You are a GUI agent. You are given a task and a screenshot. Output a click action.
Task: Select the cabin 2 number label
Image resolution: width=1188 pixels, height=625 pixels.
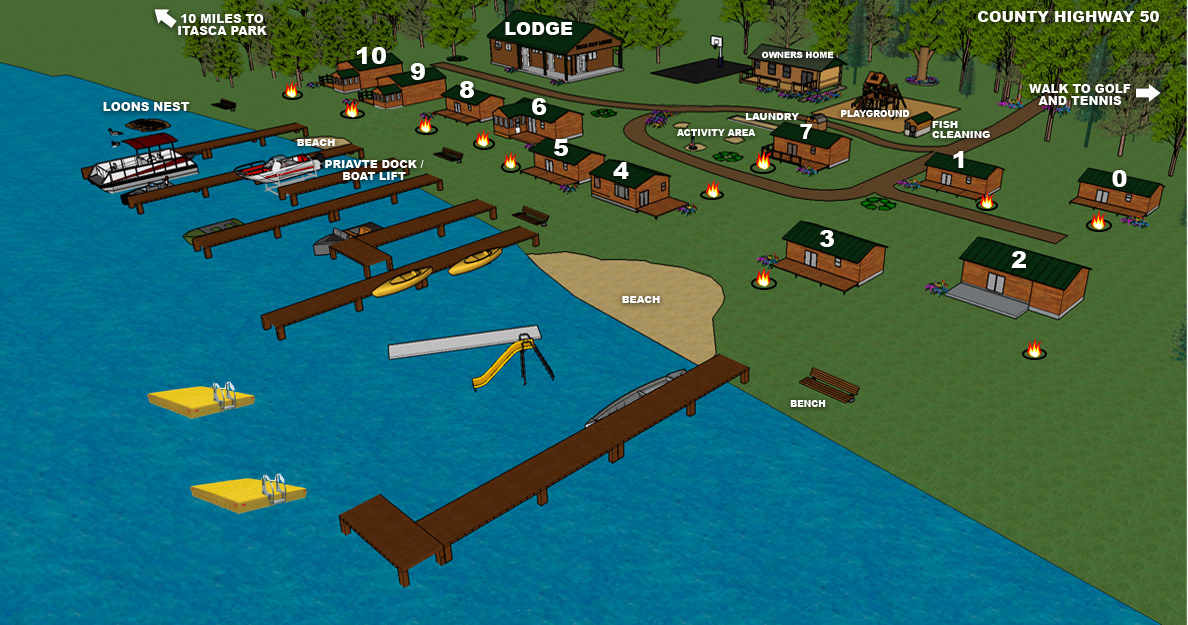point(1018,260)
